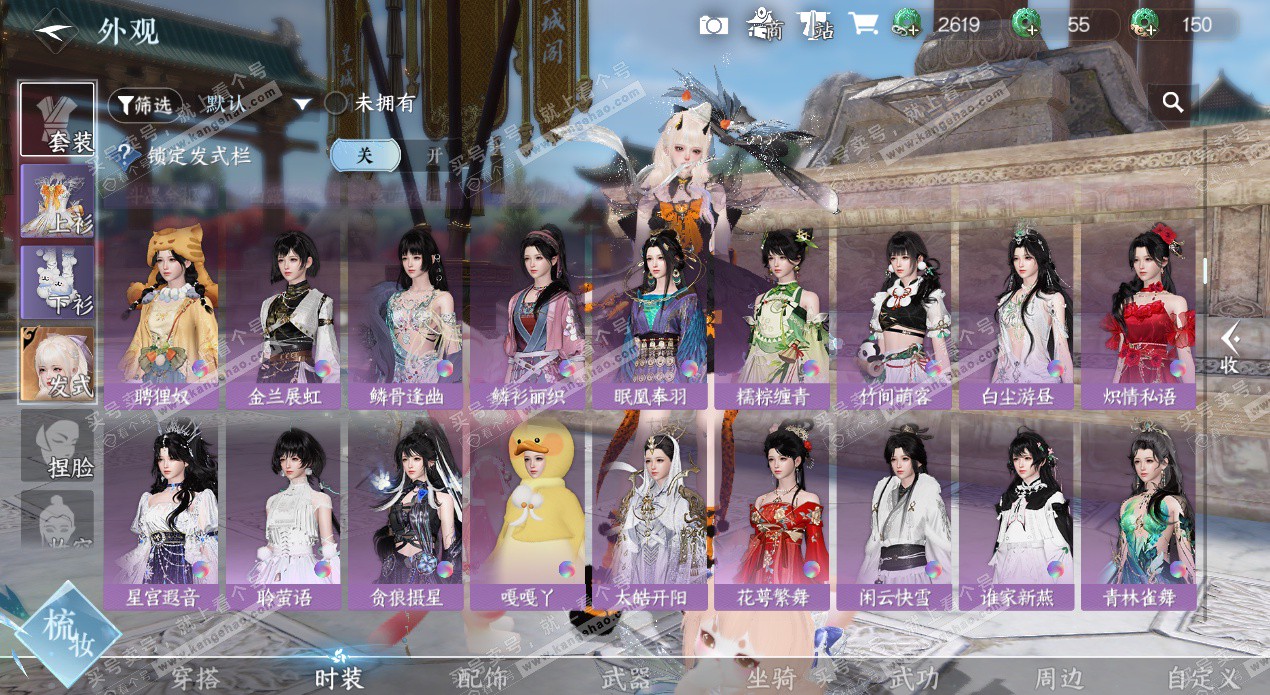Open the search magnifier

(x=1173, y=102)
